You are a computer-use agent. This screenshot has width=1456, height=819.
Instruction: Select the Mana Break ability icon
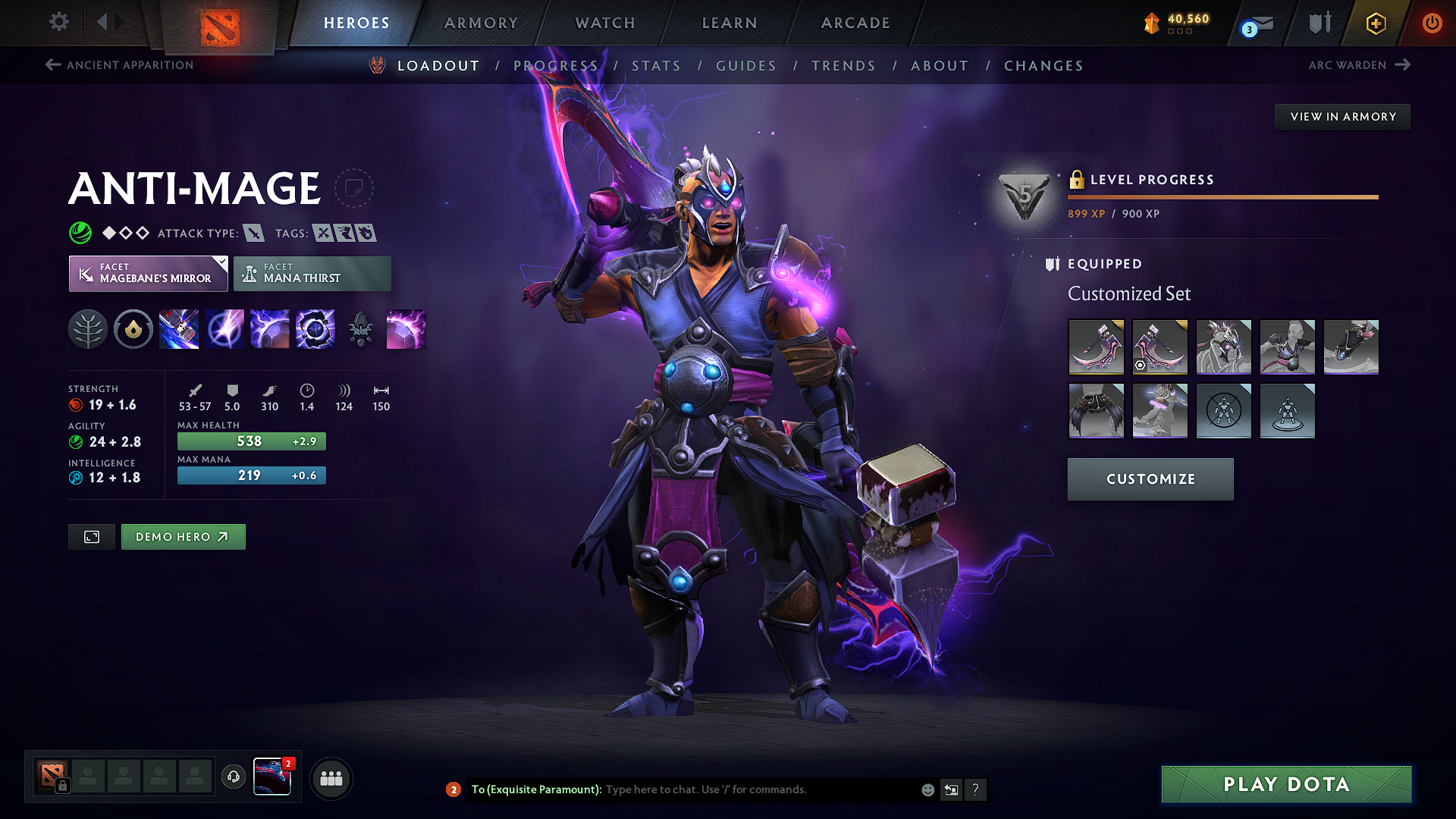[x=179, y=328]
